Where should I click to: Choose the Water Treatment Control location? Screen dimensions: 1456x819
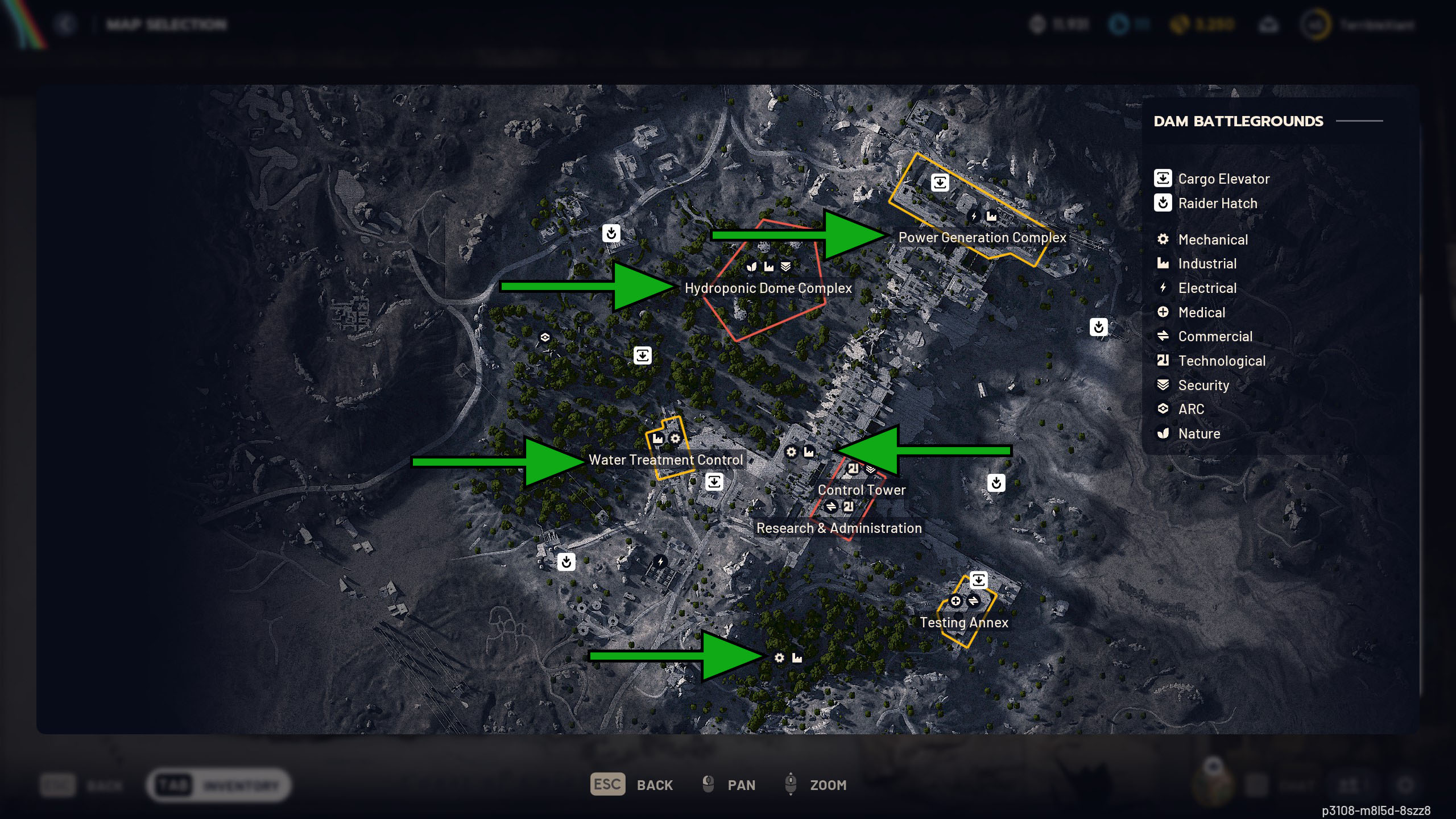point(665,460)
